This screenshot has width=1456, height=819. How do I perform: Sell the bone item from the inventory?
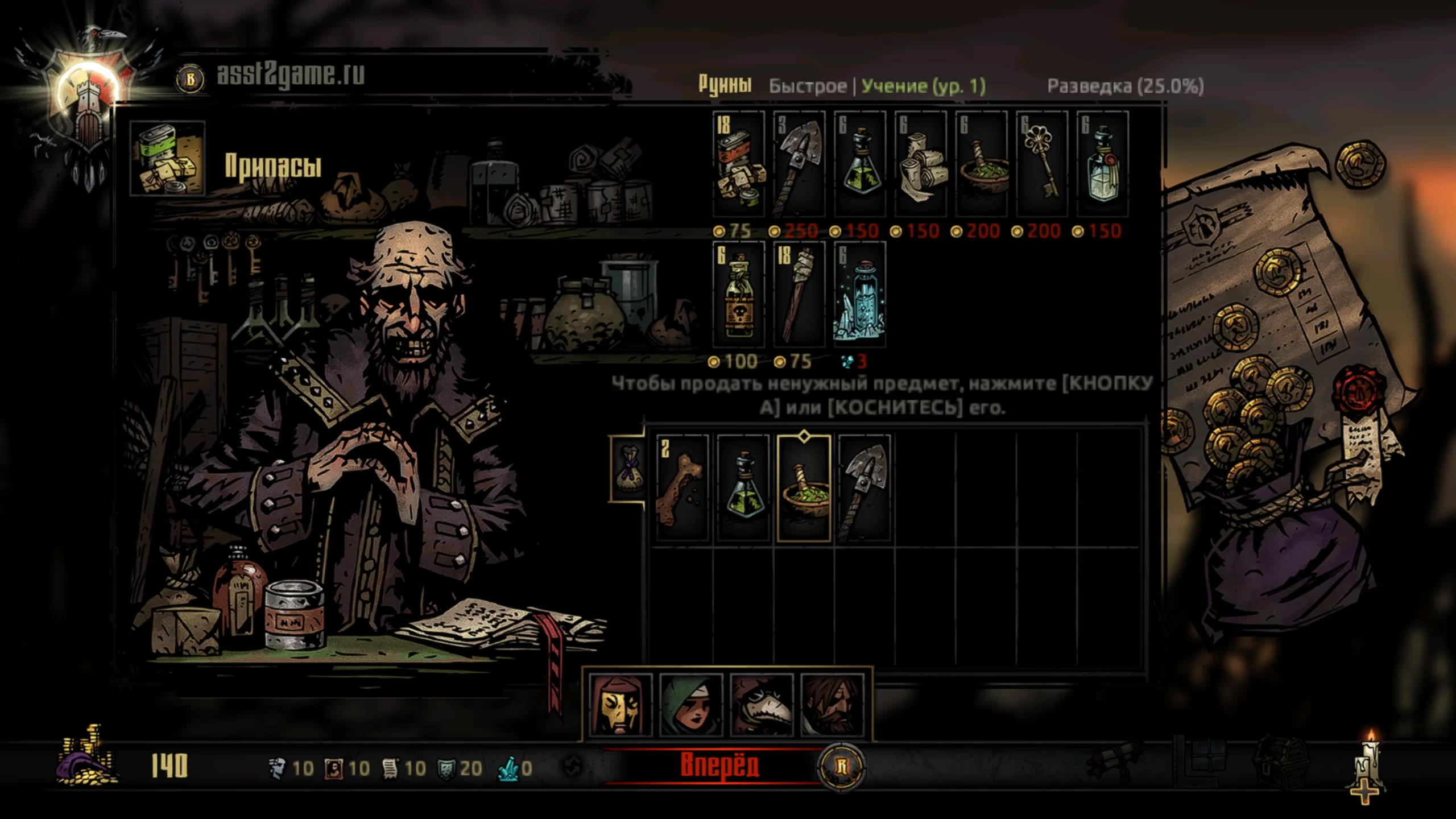(x=682, y=487)
